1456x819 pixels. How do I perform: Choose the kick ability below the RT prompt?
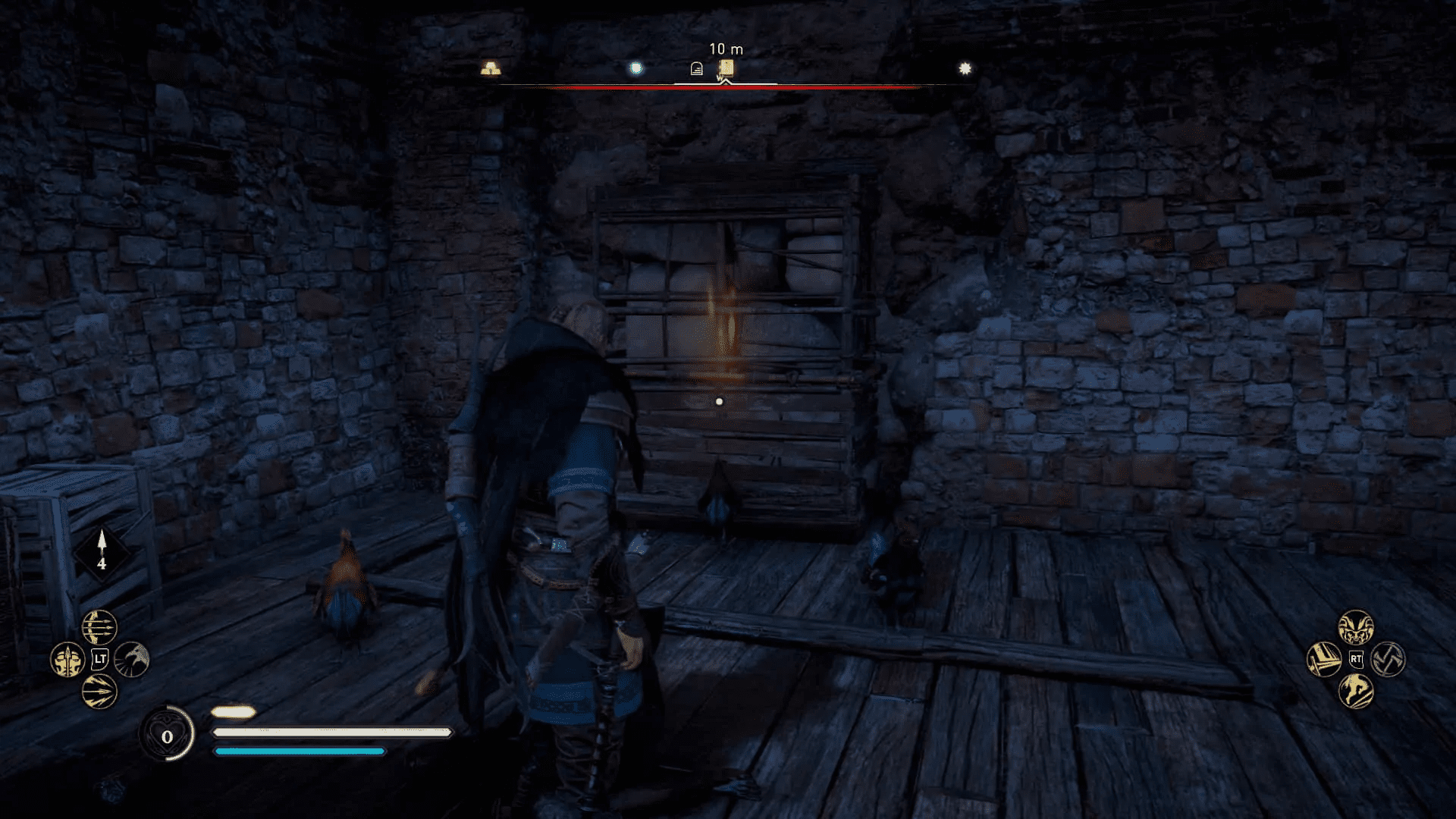point(1356,691)
